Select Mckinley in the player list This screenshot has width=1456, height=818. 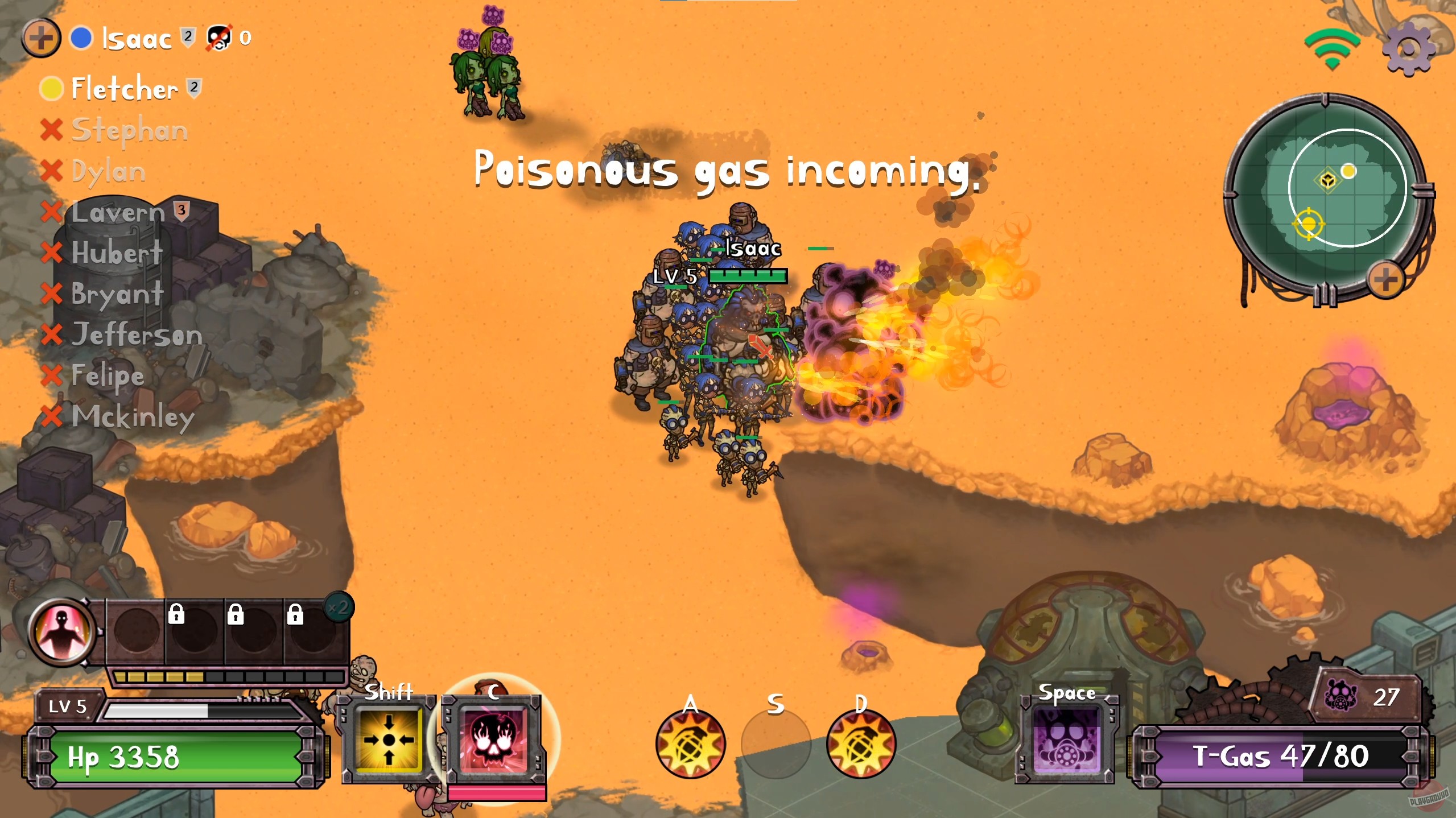[x=133, y=418]
